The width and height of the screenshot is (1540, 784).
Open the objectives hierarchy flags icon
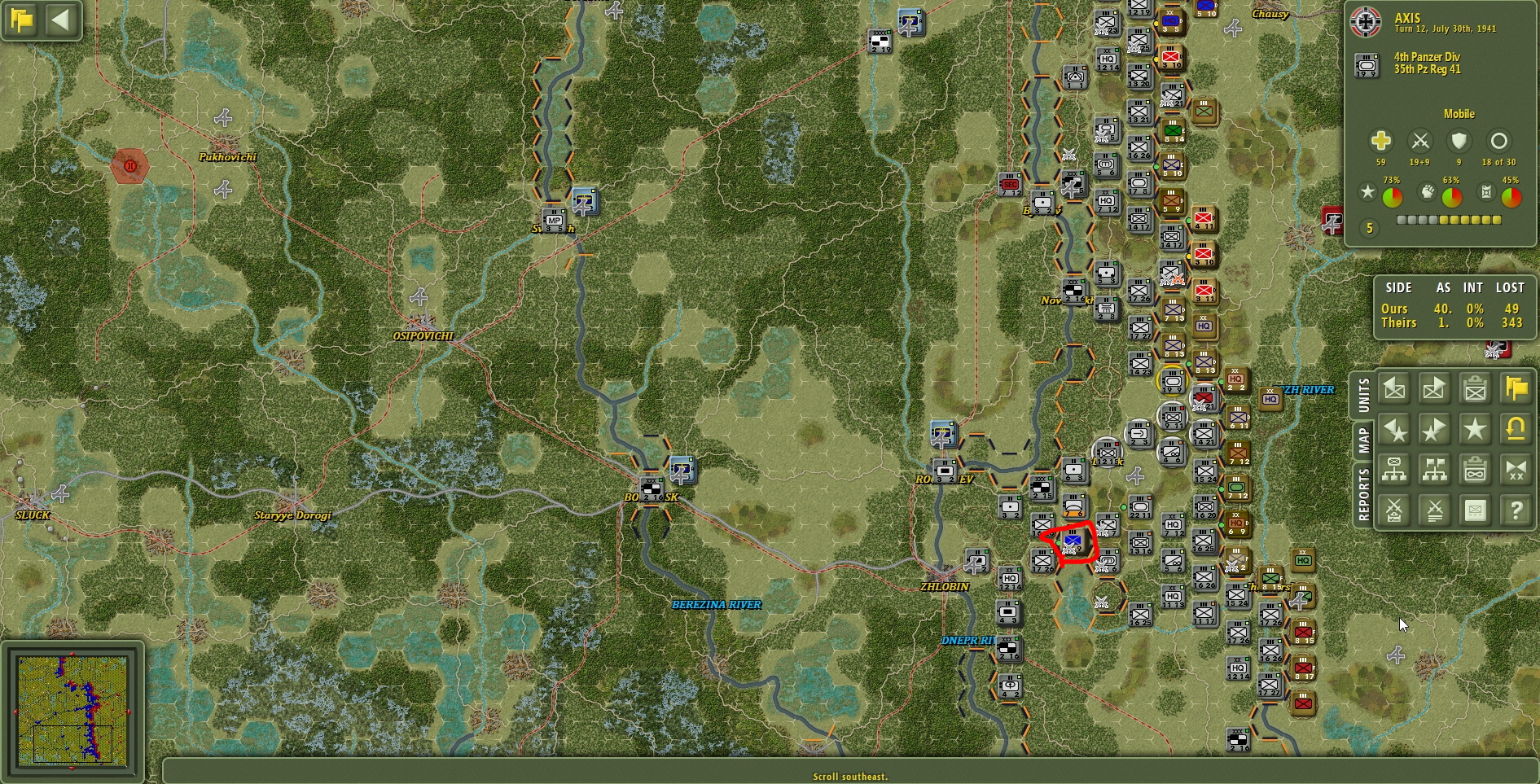(1434, 470)
